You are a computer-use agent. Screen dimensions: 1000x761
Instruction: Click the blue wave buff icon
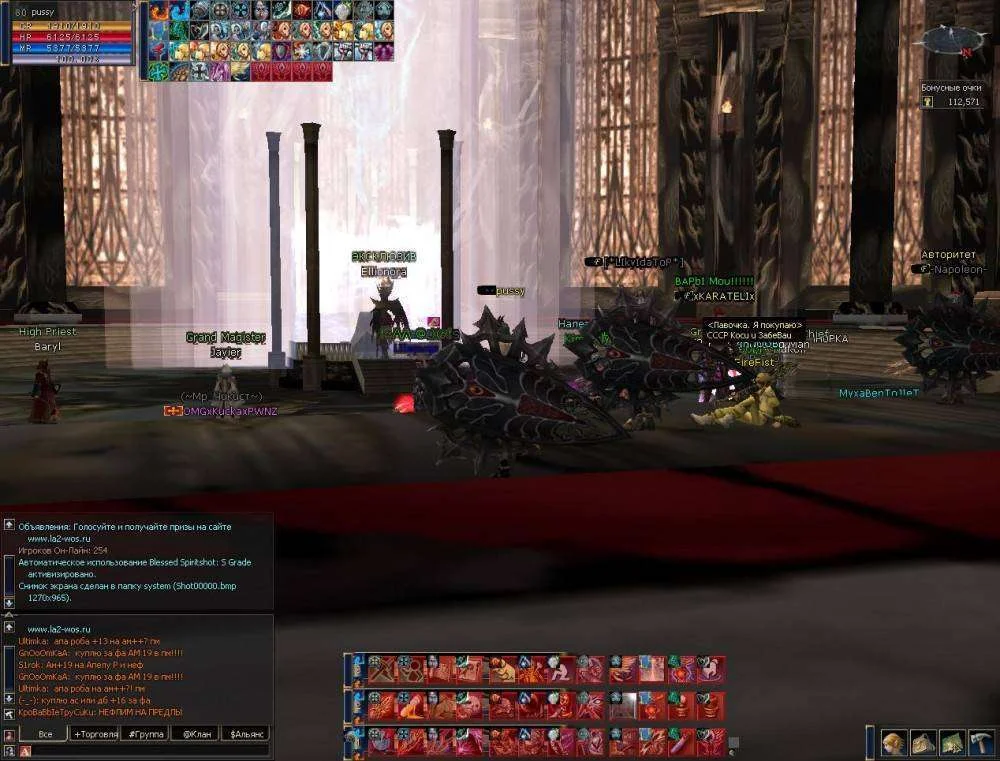point(180,11)
